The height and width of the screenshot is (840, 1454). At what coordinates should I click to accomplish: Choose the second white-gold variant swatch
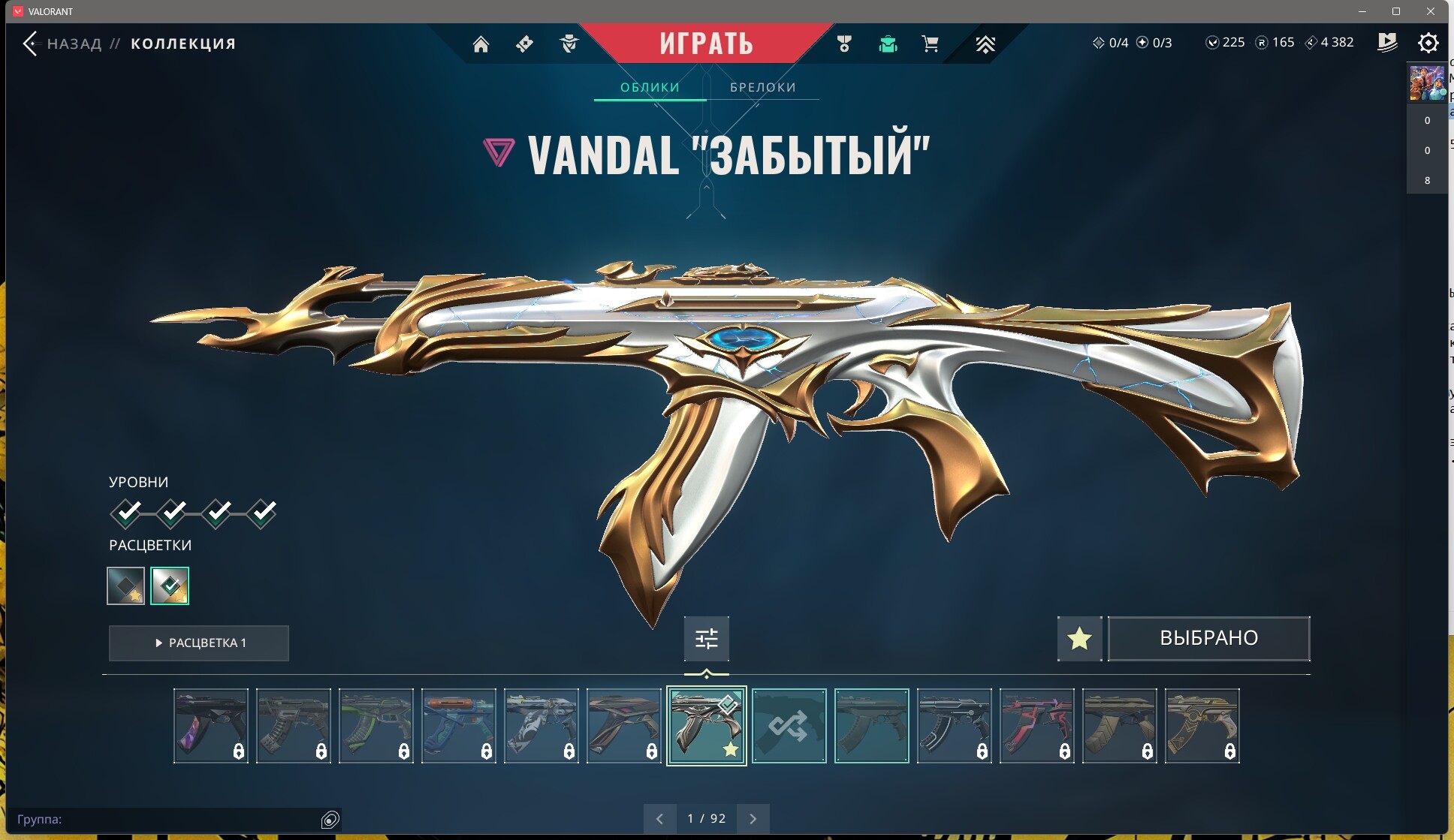click(x=170, y=586)
